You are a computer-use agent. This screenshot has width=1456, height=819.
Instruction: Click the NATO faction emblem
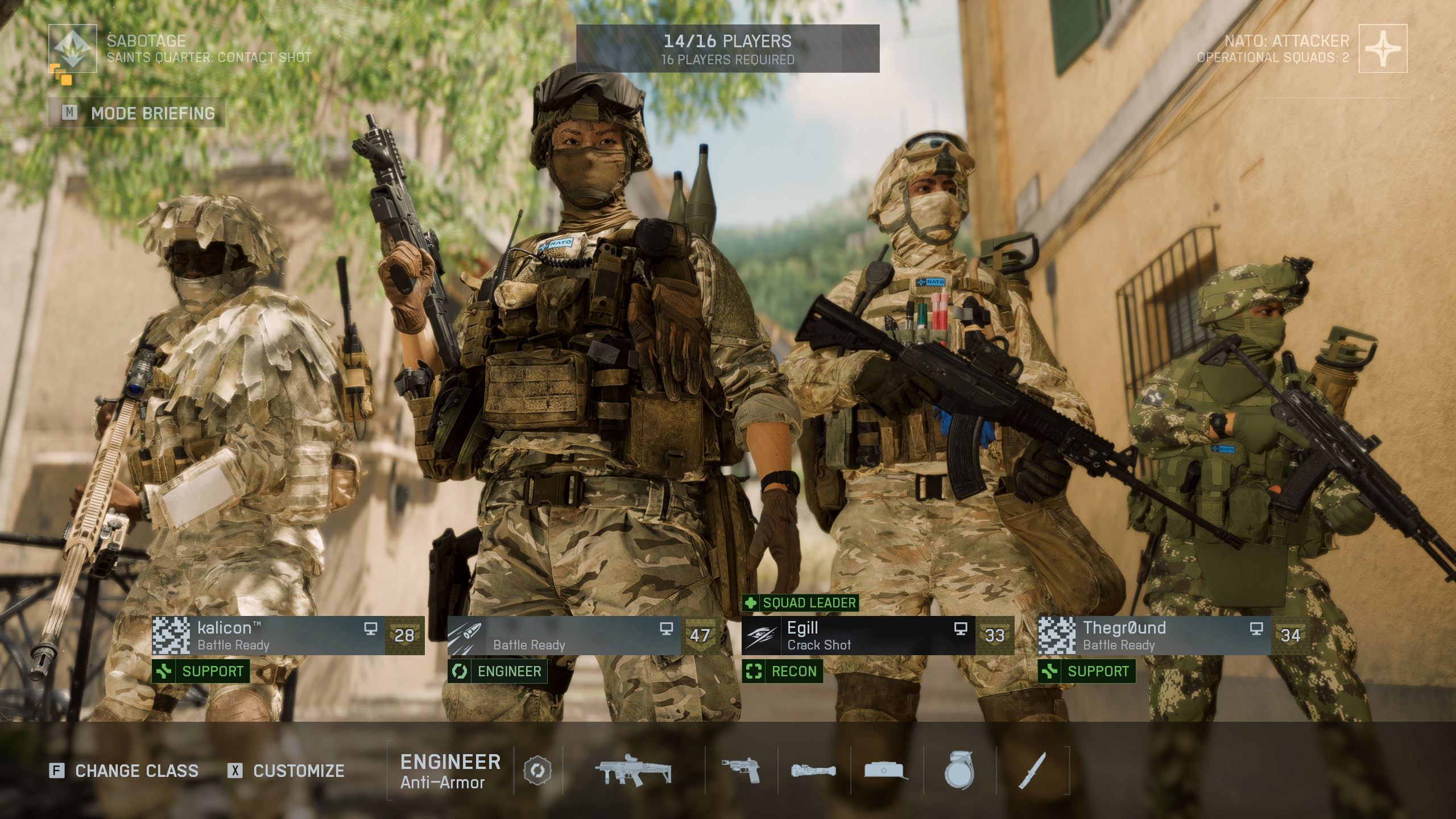[x=1383, y=48]
